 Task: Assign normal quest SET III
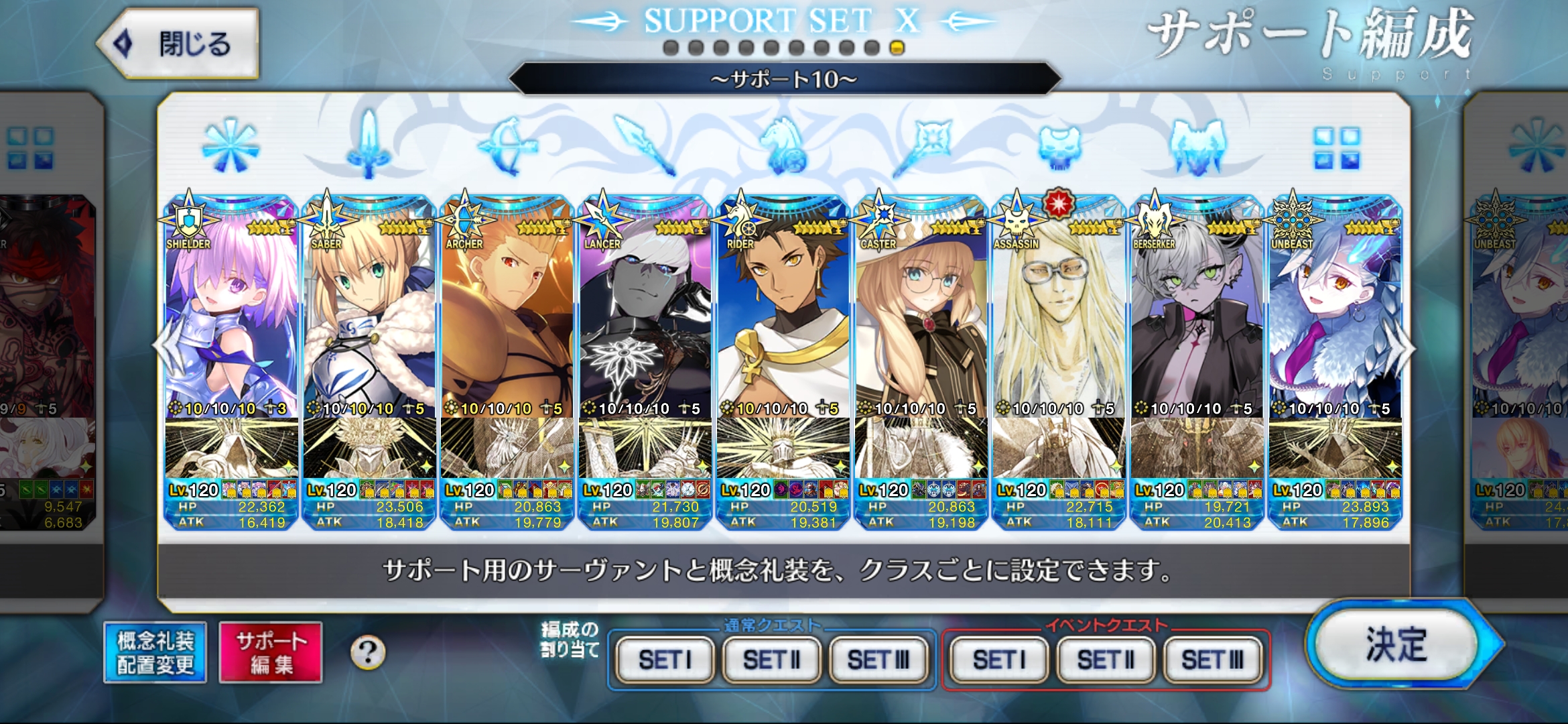point(878,660)
